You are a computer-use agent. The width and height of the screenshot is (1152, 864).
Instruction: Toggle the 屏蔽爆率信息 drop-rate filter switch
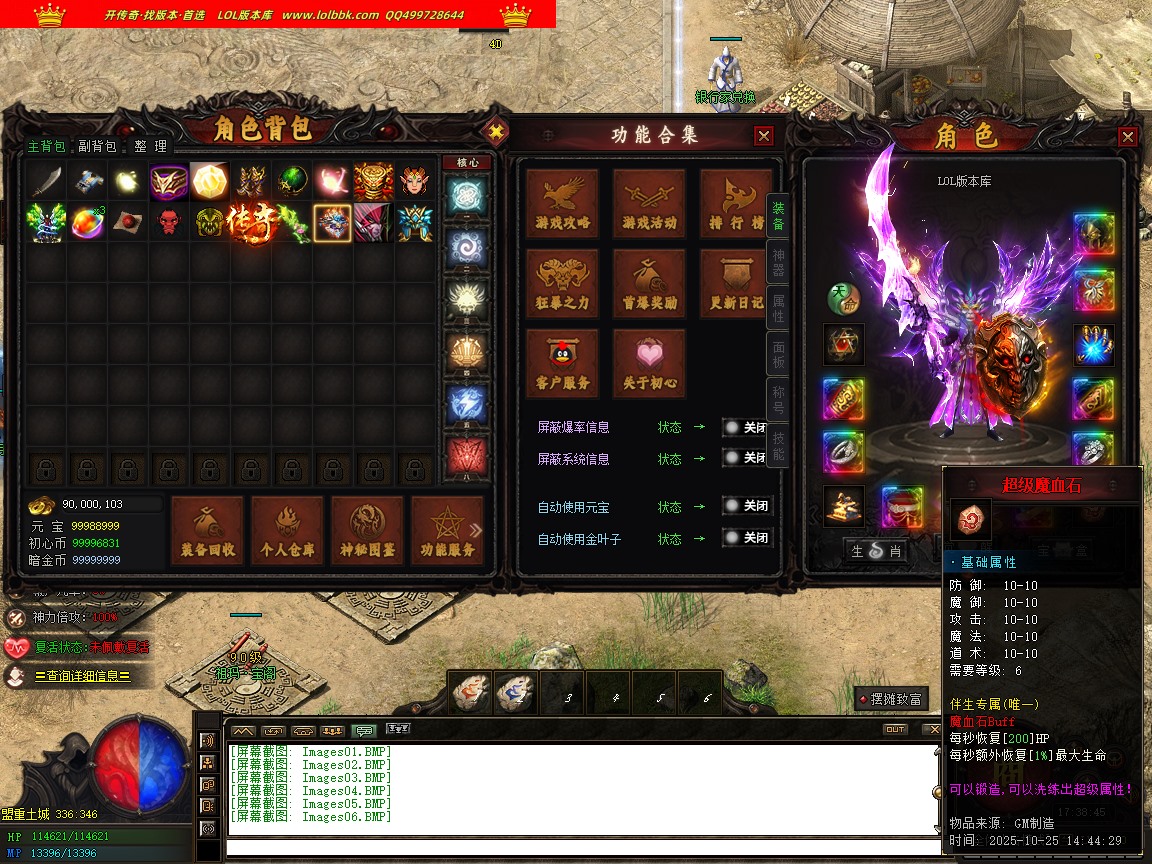(747, 427)
